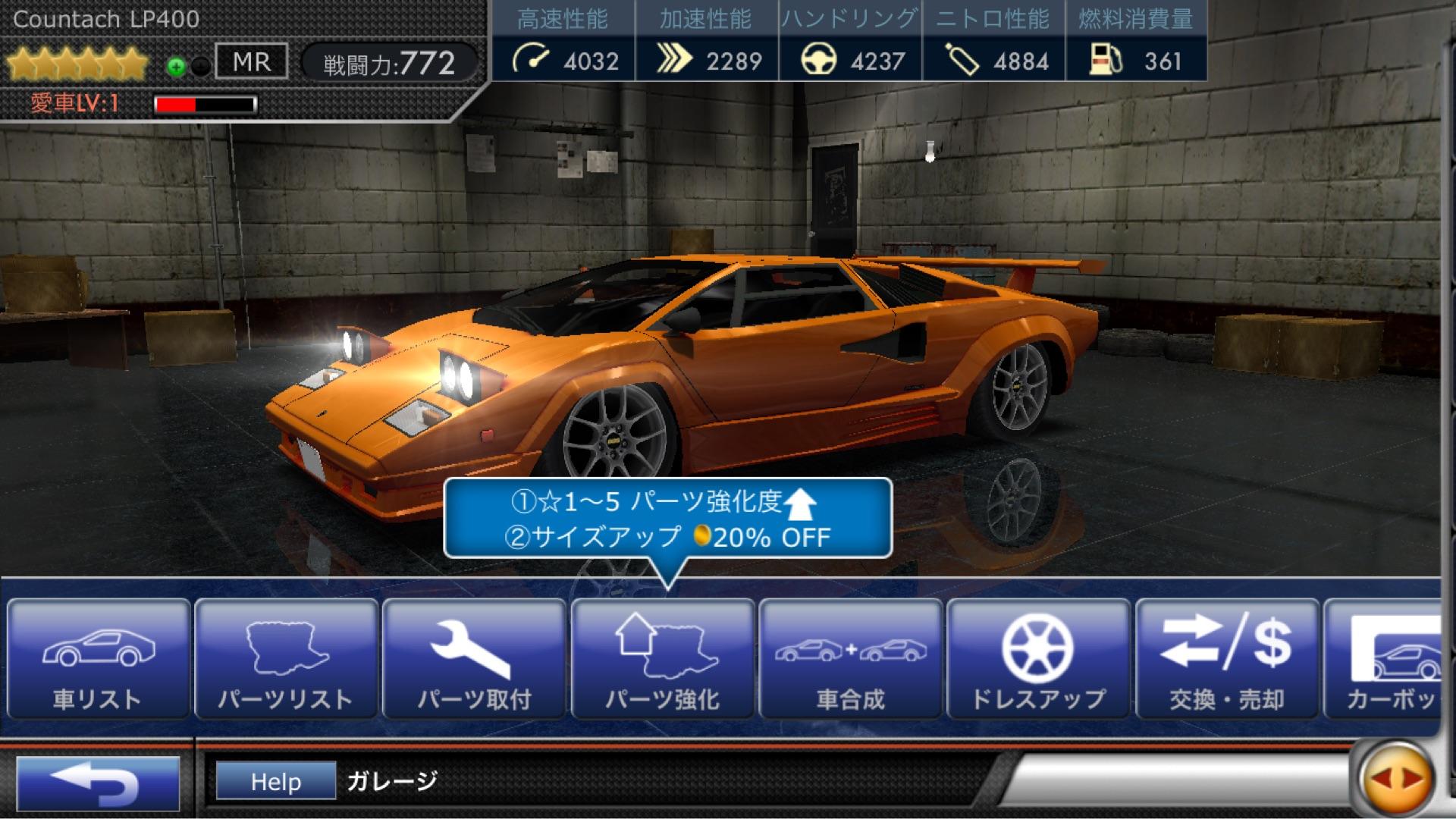
Task: Go back with the blue arrow button
Action: (x=98, y=782)
